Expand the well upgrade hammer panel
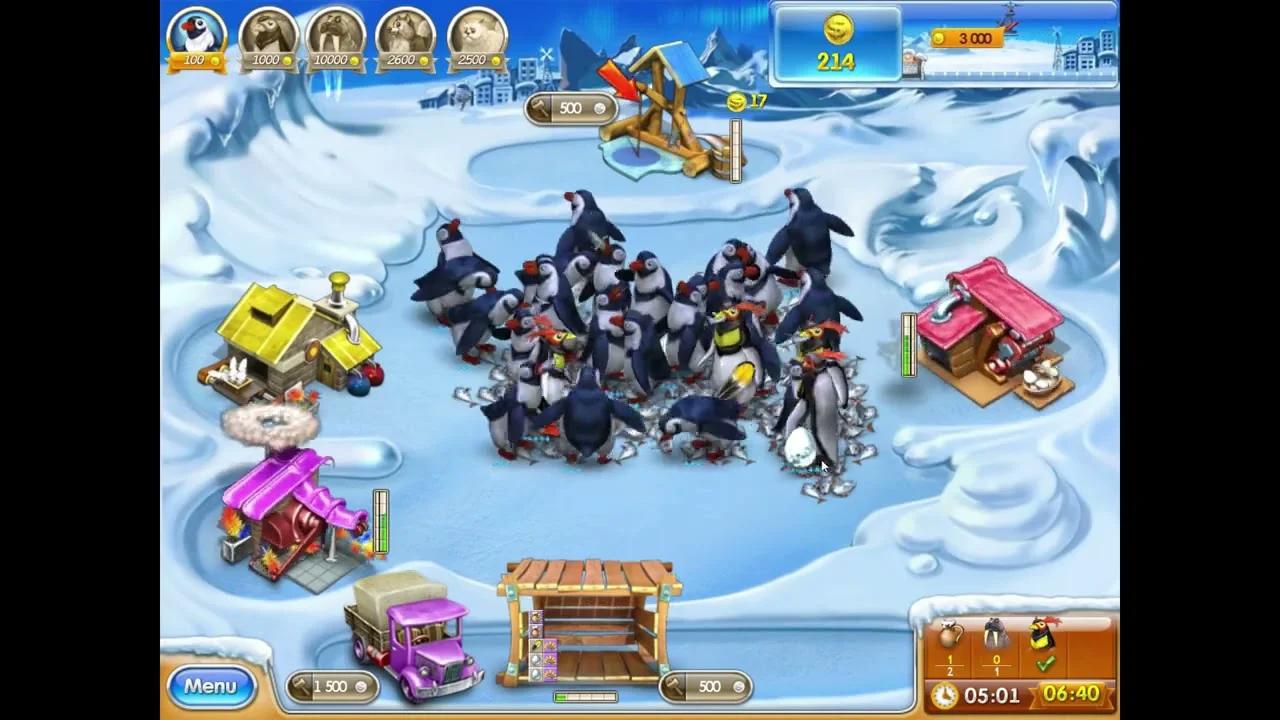1280x720 pixels. point(570,107)
